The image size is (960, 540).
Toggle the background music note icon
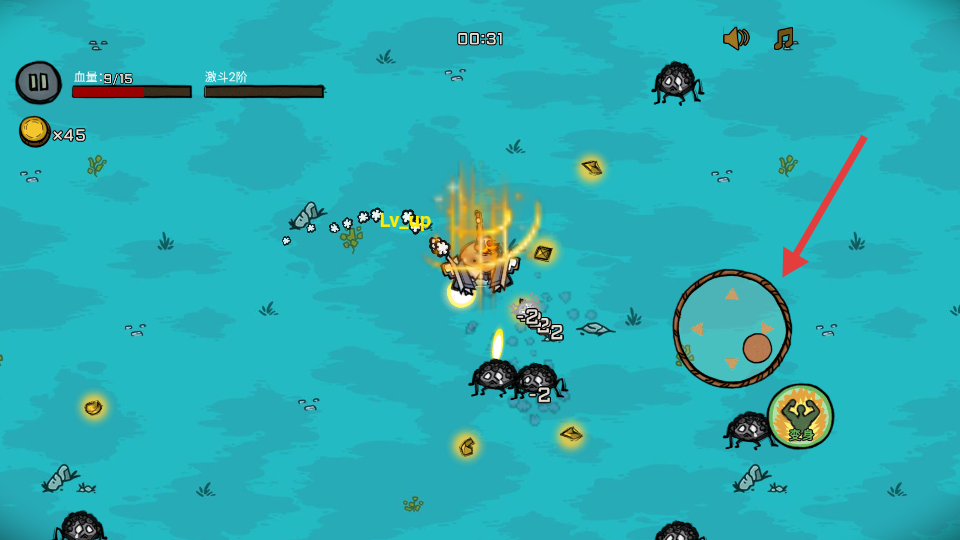pos(784,38)
